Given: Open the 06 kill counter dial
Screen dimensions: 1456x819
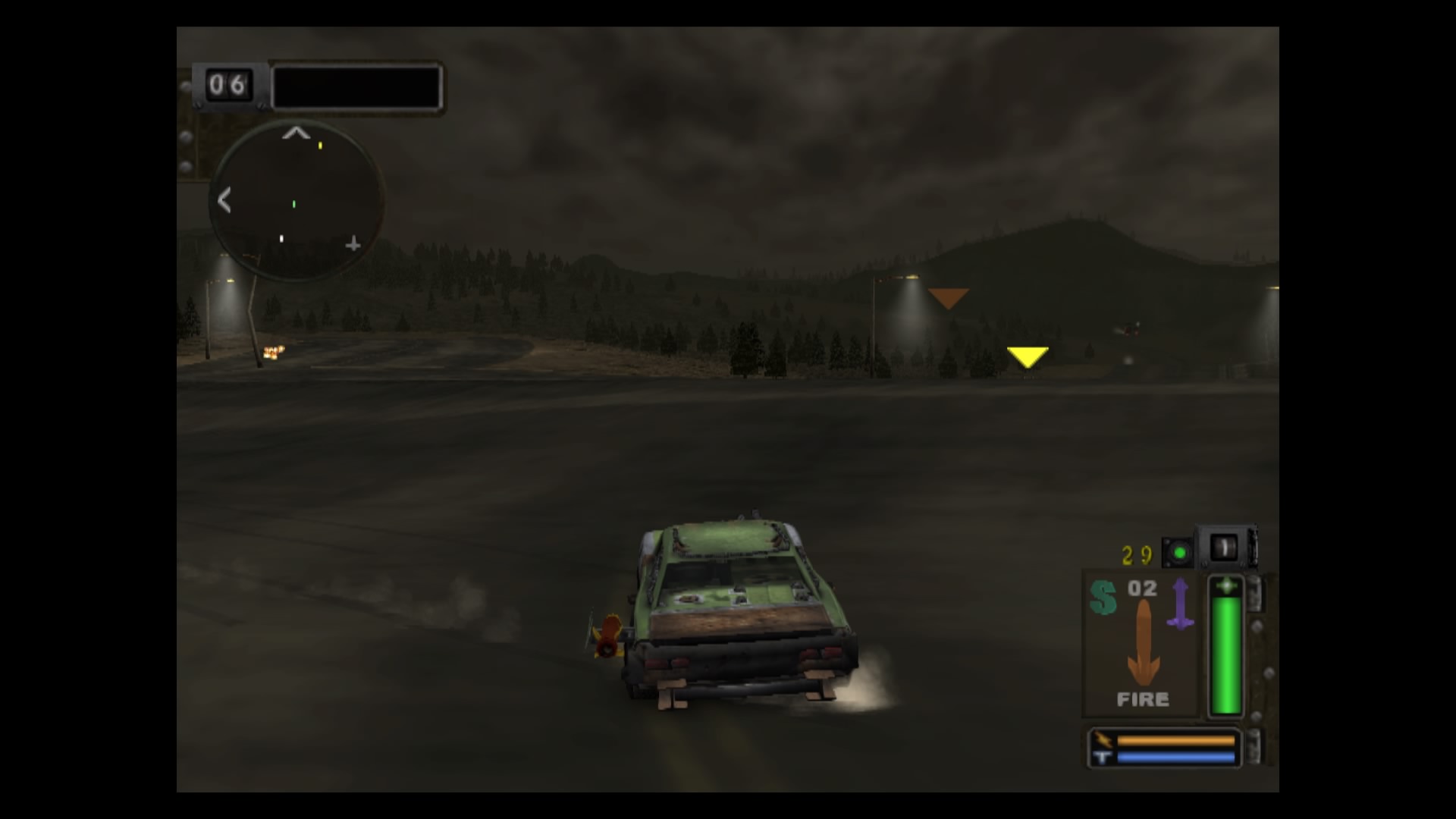Looking at the screenshot, I should tap(227, 86).
